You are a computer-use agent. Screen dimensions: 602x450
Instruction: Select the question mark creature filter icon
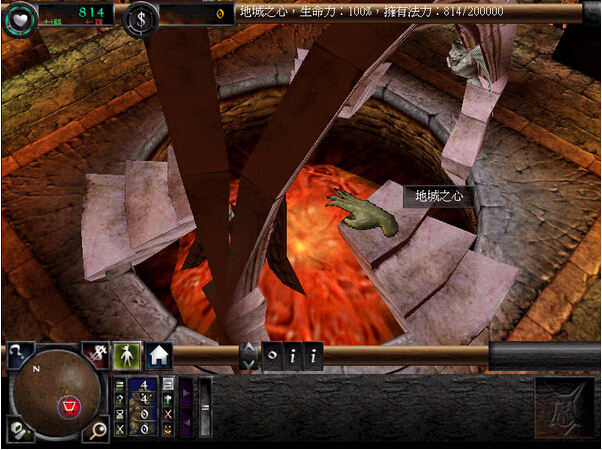tap(120, 399)
